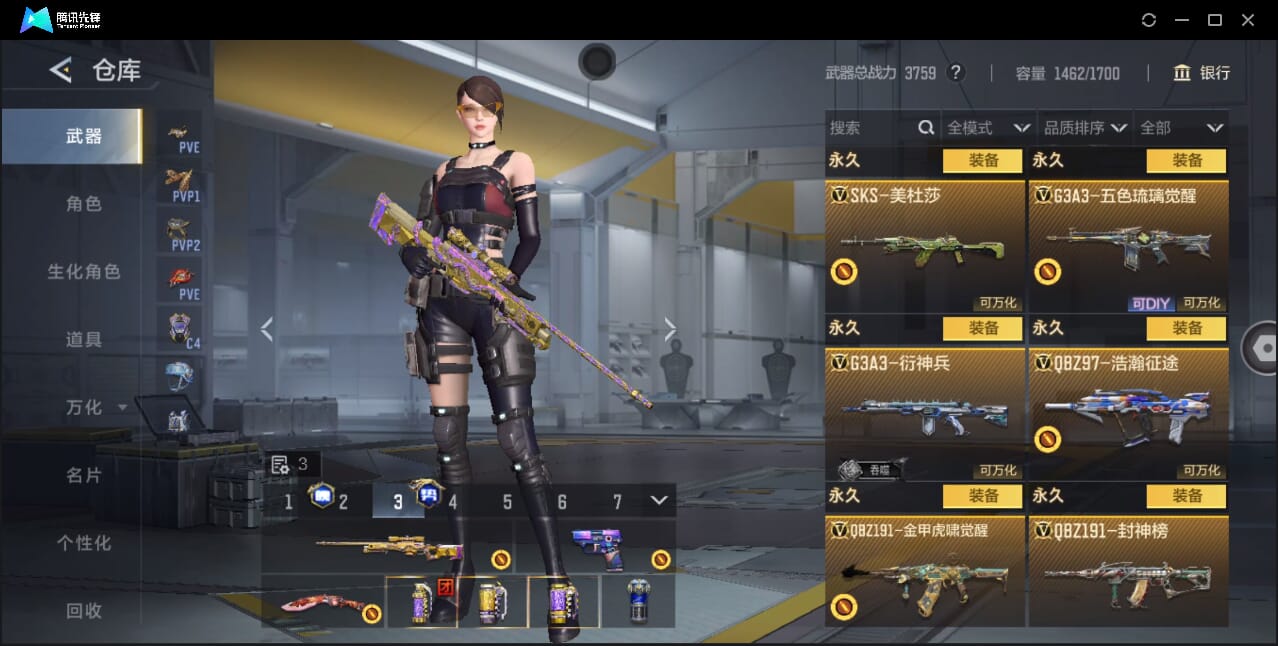Viewport: 1278px width, 646px height.
Task: Open the 全模式 mode filter dropdown
Action: click(988, 128)
